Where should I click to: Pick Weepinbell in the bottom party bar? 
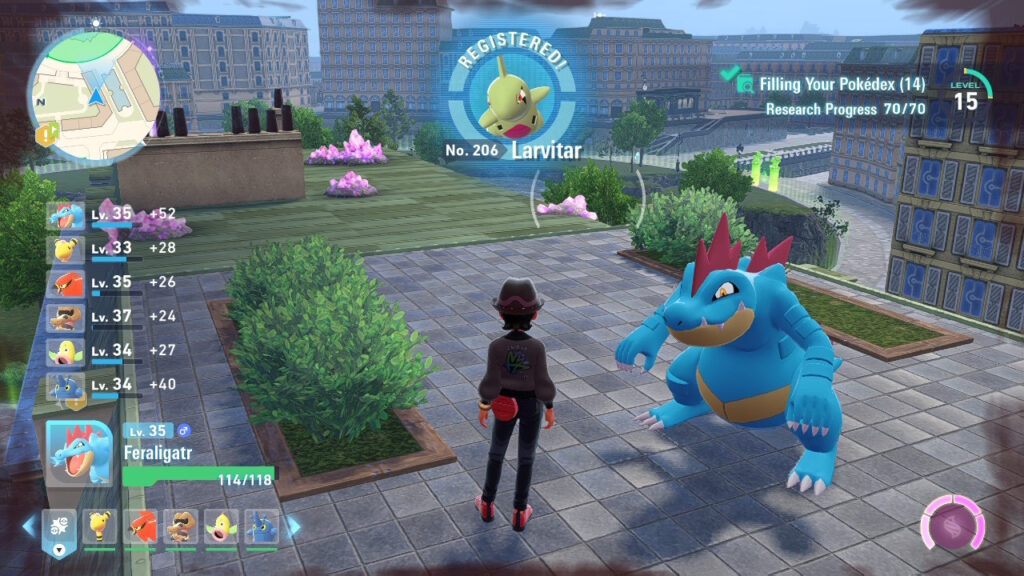pyautogui.click(x=221, y=527)
